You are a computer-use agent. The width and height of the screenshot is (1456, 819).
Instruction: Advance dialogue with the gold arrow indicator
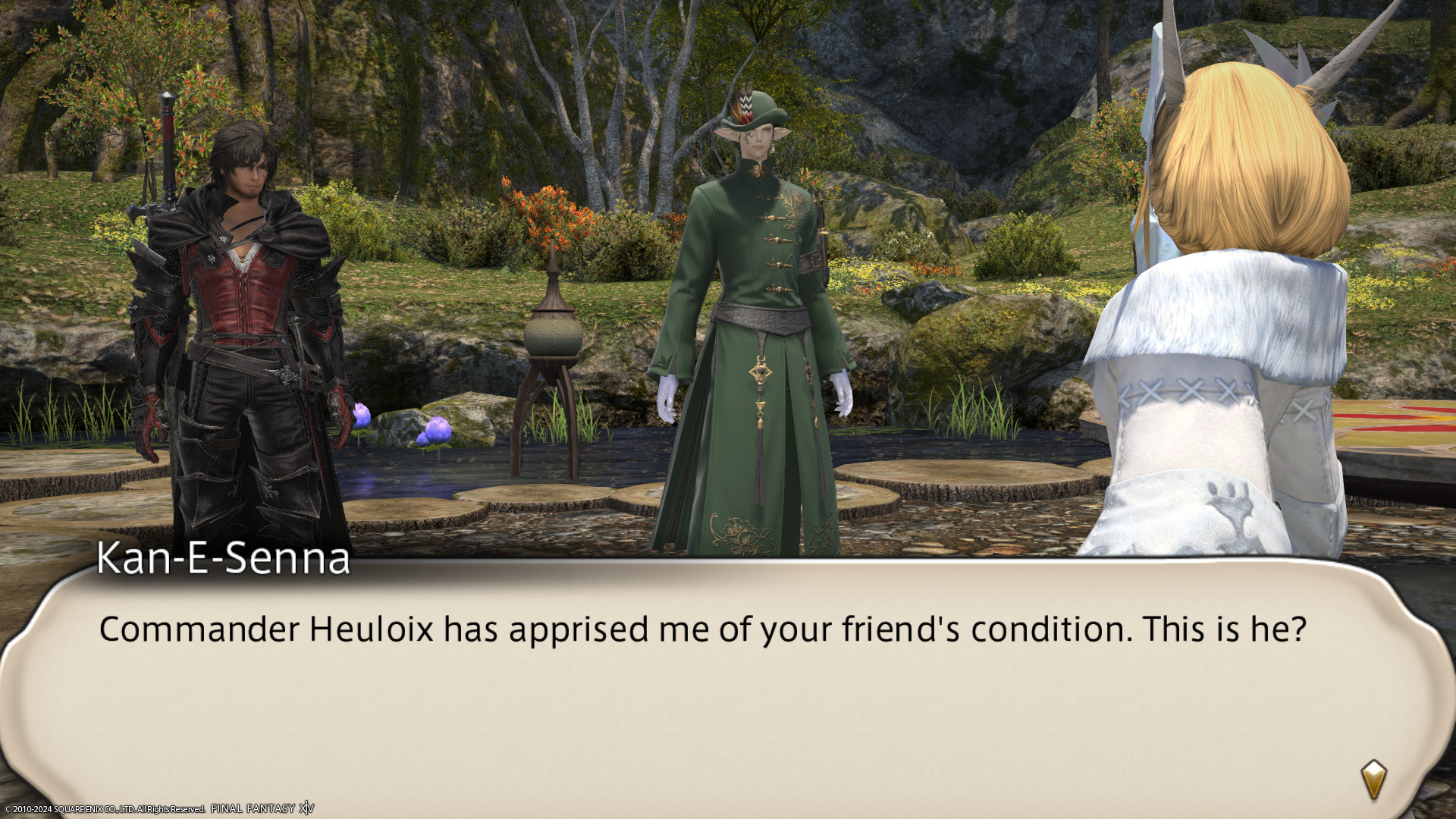click(1373, 779)
